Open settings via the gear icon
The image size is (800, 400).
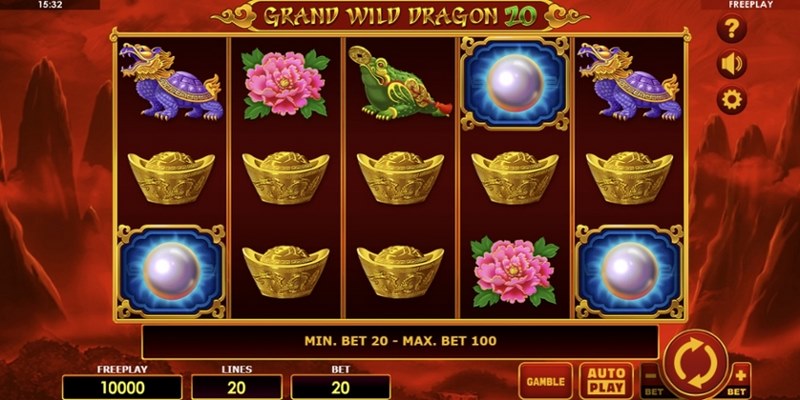(x=733, y=99)
